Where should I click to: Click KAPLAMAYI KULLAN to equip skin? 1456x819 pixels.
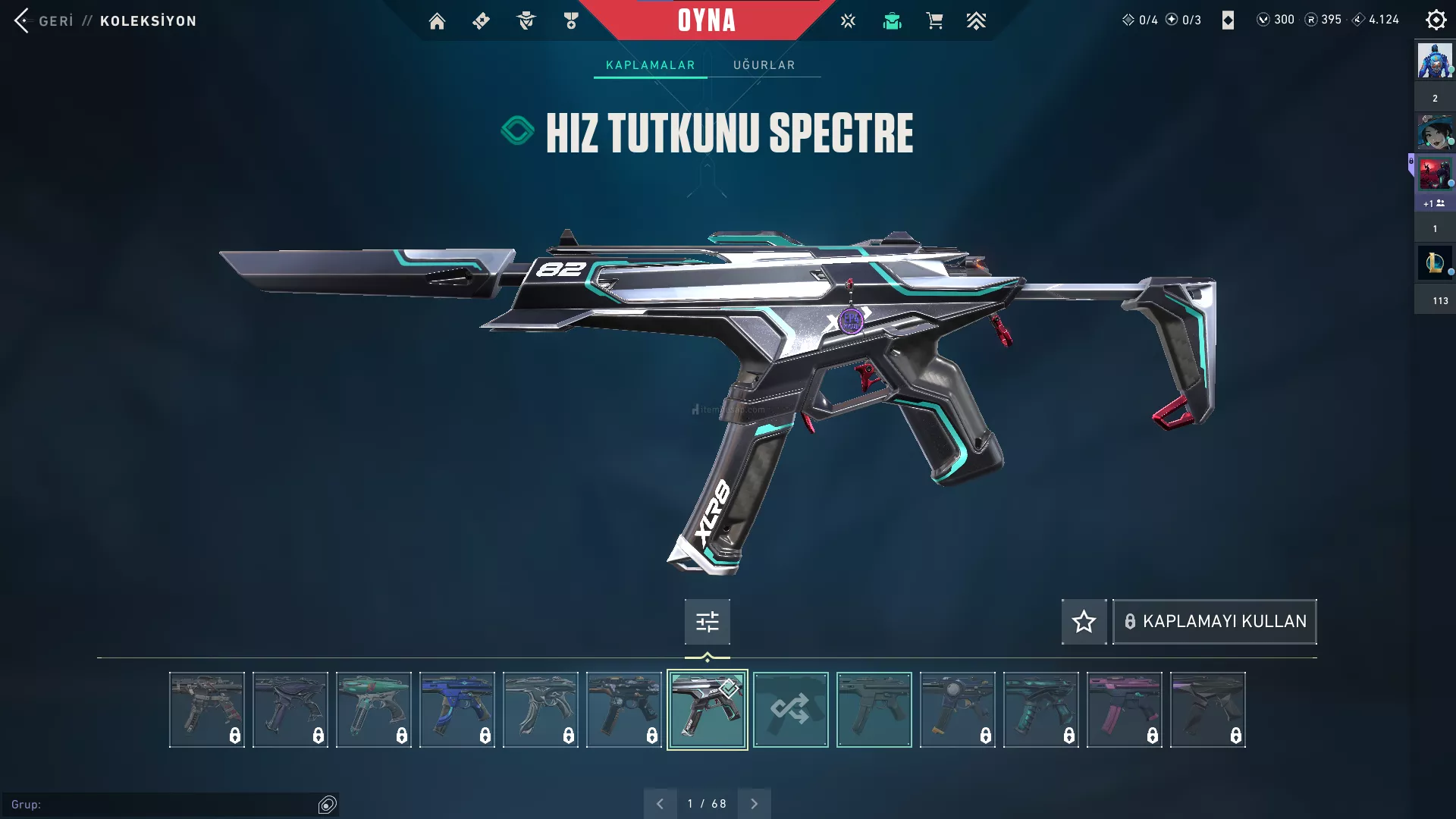click(x=1214, y=622)
